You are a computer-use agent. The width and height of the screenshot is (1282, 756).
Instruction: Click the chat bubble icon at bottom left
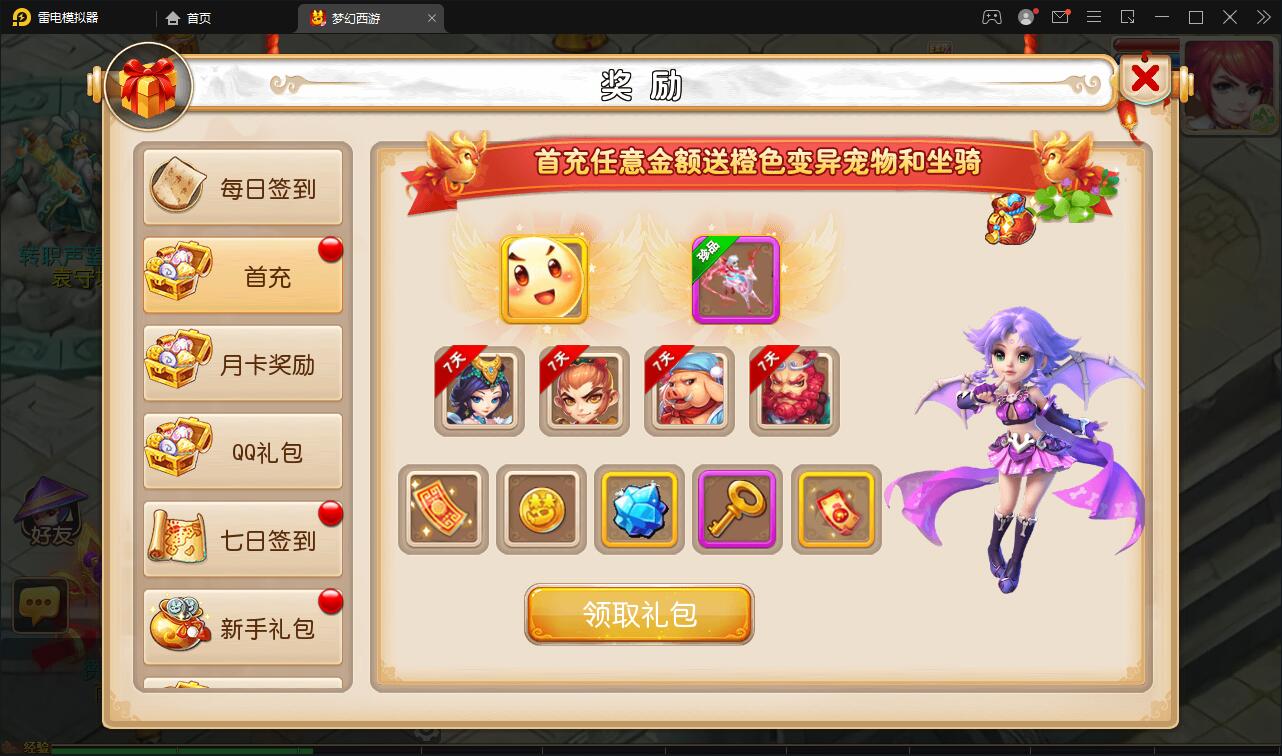pyautogui.click(x=39, y=604)
